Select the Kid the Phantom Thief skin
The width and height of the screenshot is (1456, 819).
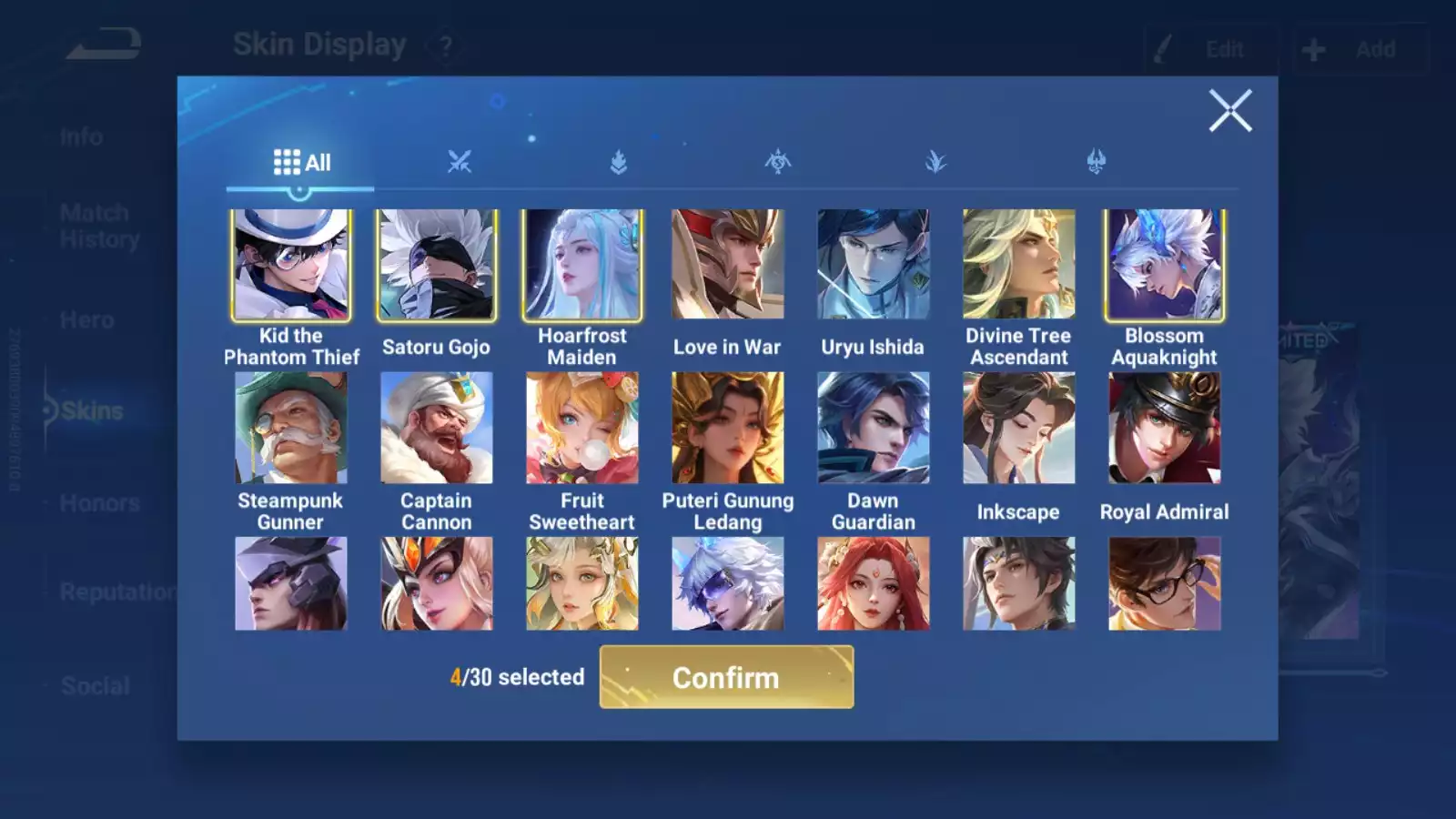[291, 265]
